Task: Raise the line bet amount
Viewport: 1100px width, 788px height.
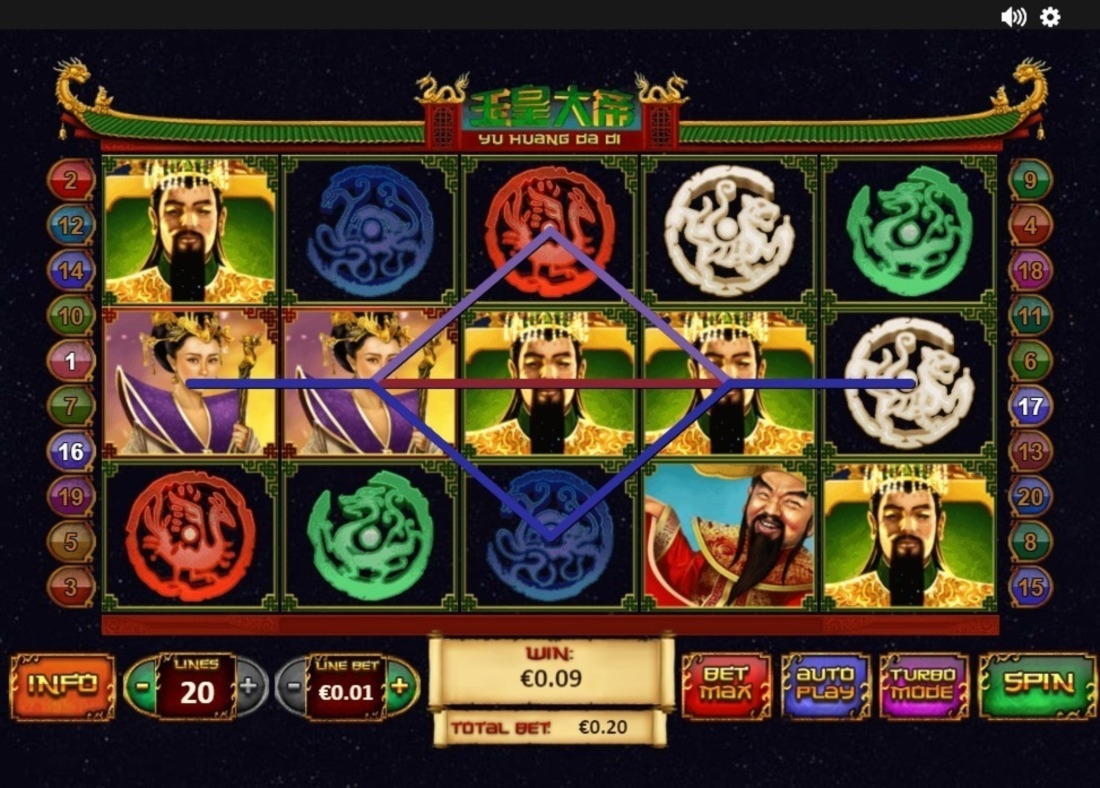Action: tap(400, 686)
